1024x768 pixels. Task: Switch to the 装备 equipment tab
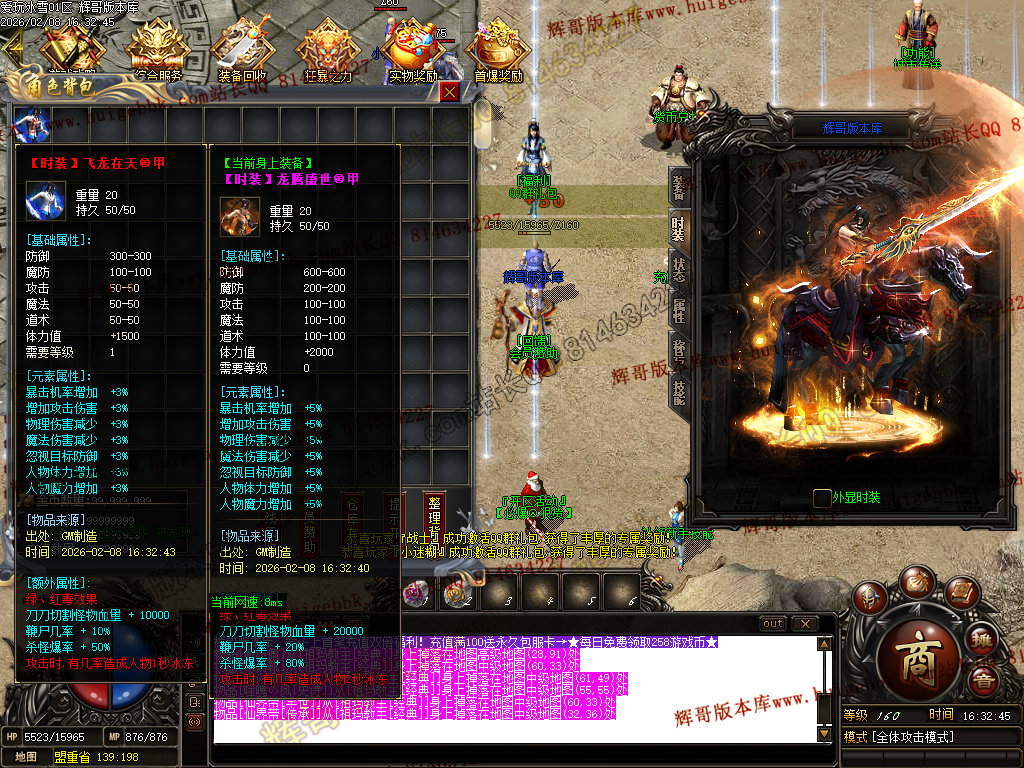click(x=679, y=187)
